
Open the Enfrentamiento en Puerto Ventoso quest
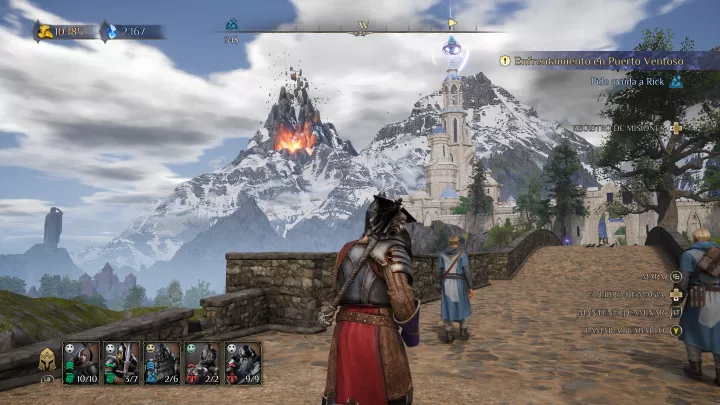point(598,61)
